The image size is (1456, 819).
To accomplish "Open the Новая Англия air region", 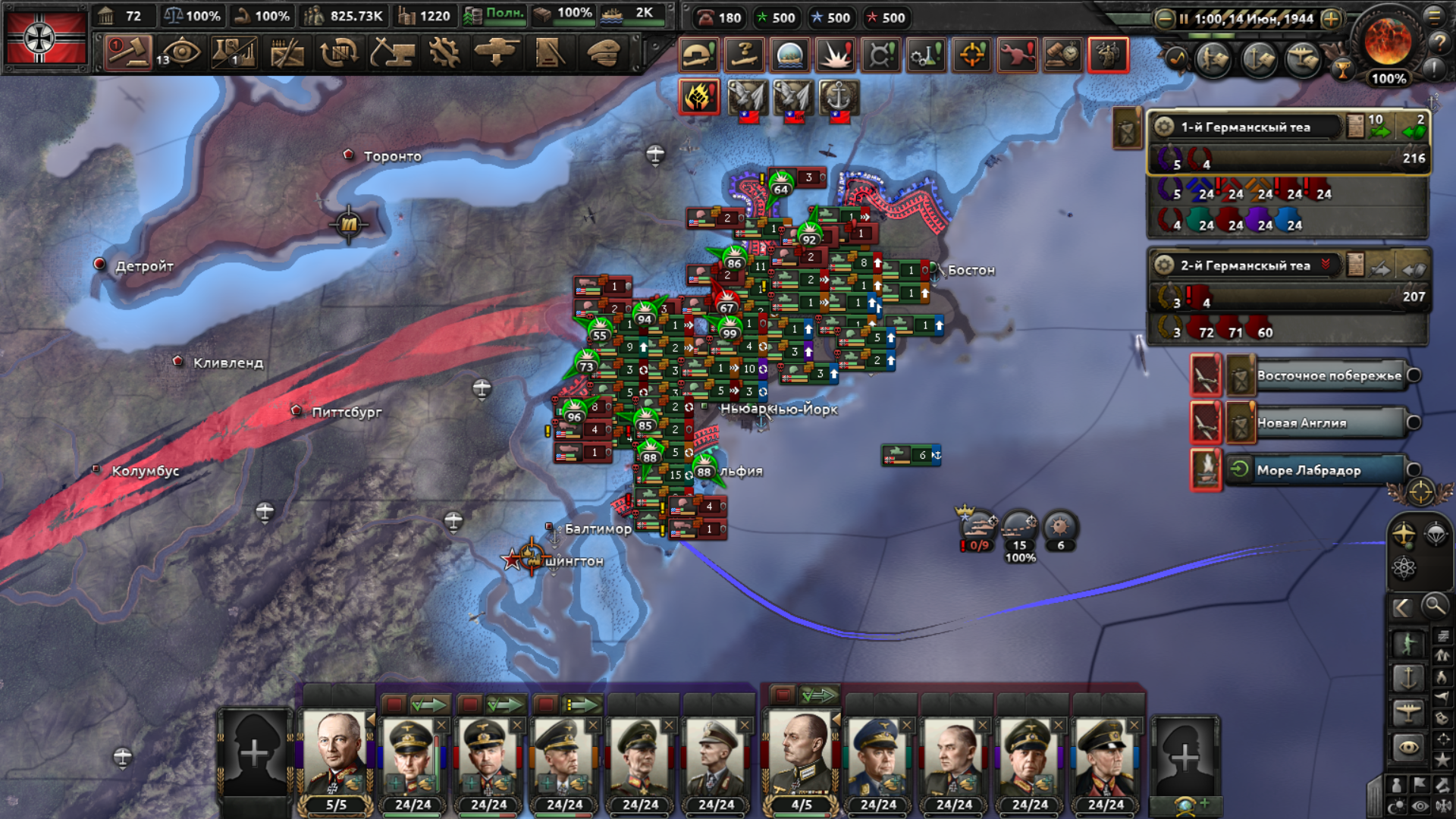I will [1329, 423].
